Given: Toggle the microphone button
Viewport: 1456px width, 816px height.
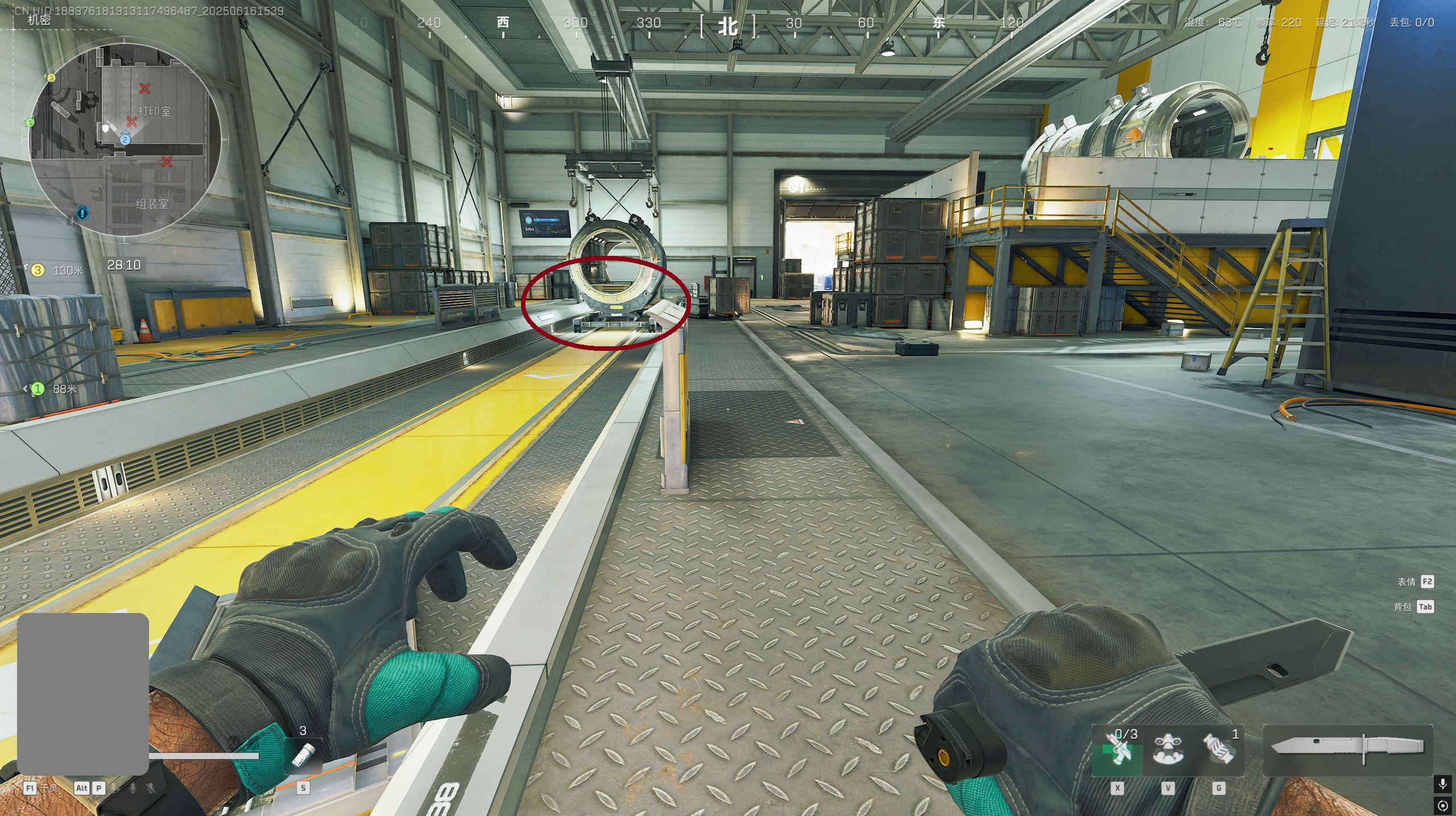Looking at the screenshot, I should click(1442, 785).
